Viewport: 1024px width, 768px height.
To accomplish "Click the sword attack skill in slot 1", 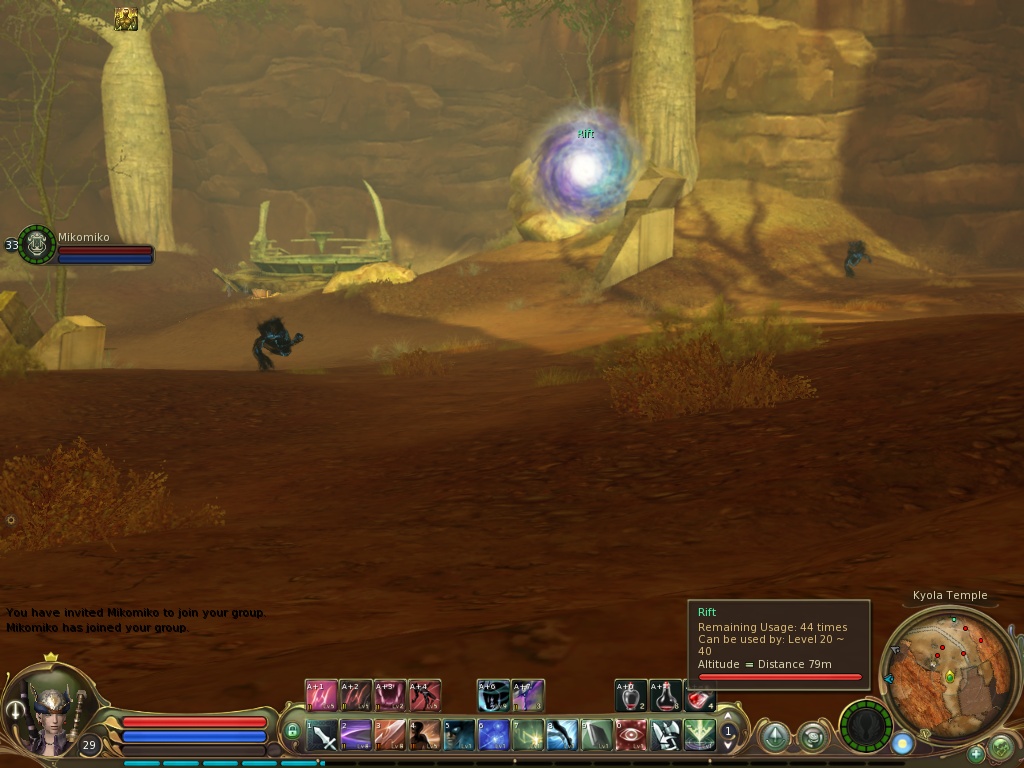I will tap(323, 736).
